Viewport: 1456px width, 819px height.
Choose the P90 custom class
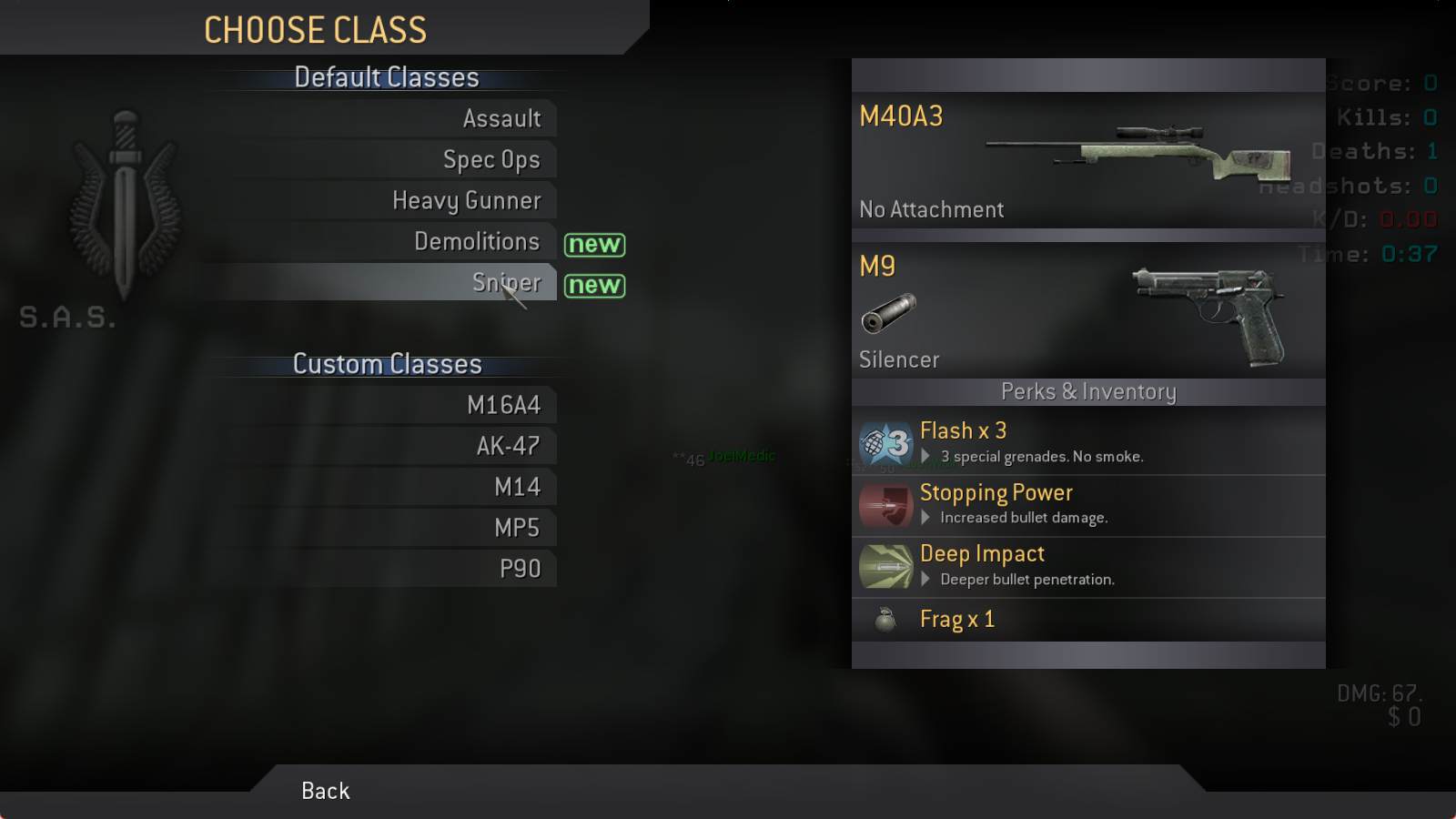(520, 570)
